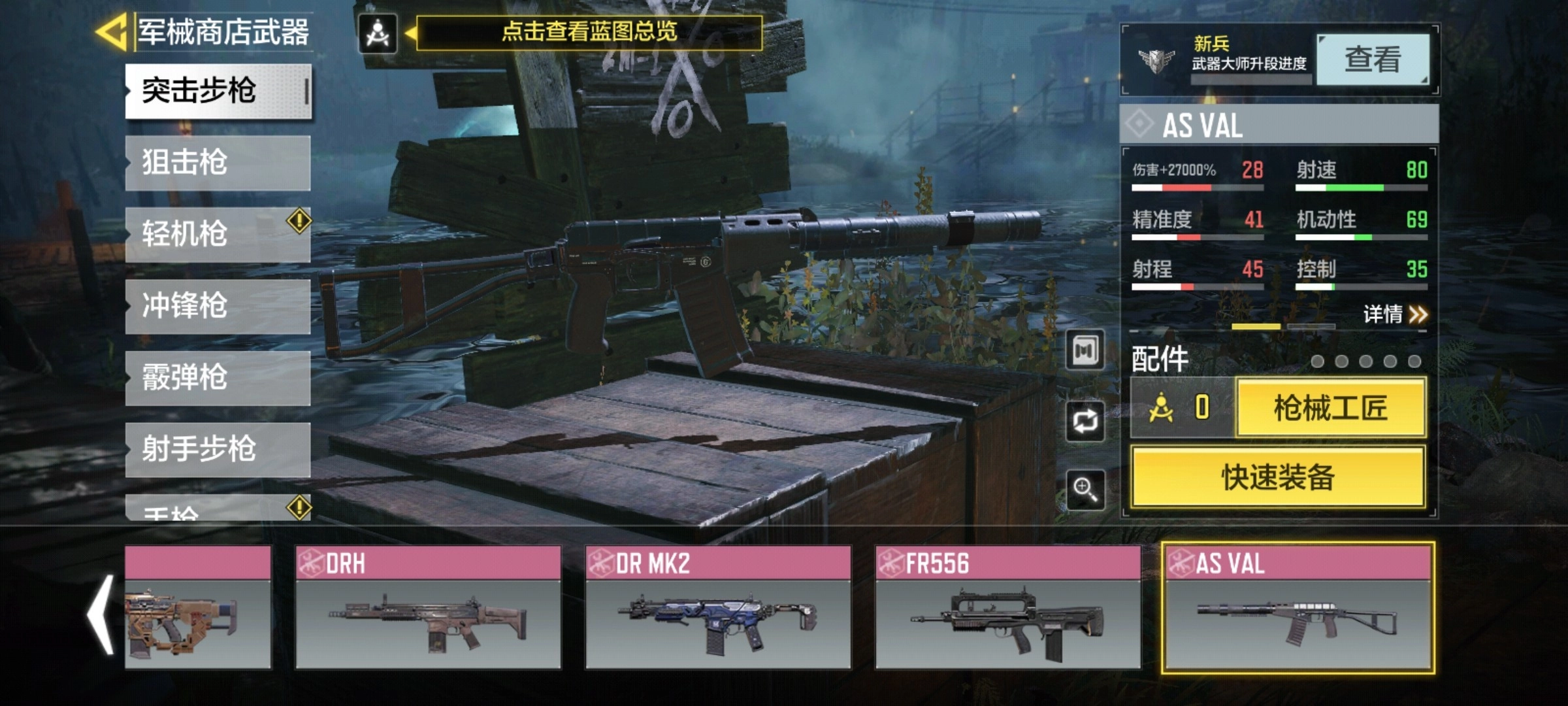
Task: Switch to the 狙击枪 sniper category
Action: [218, 163]
